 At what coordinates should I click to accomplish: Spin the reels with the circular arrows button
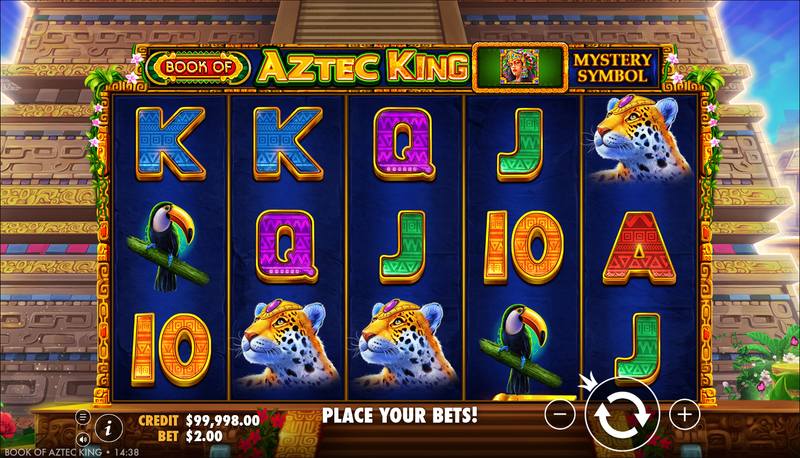click(622, 413)
